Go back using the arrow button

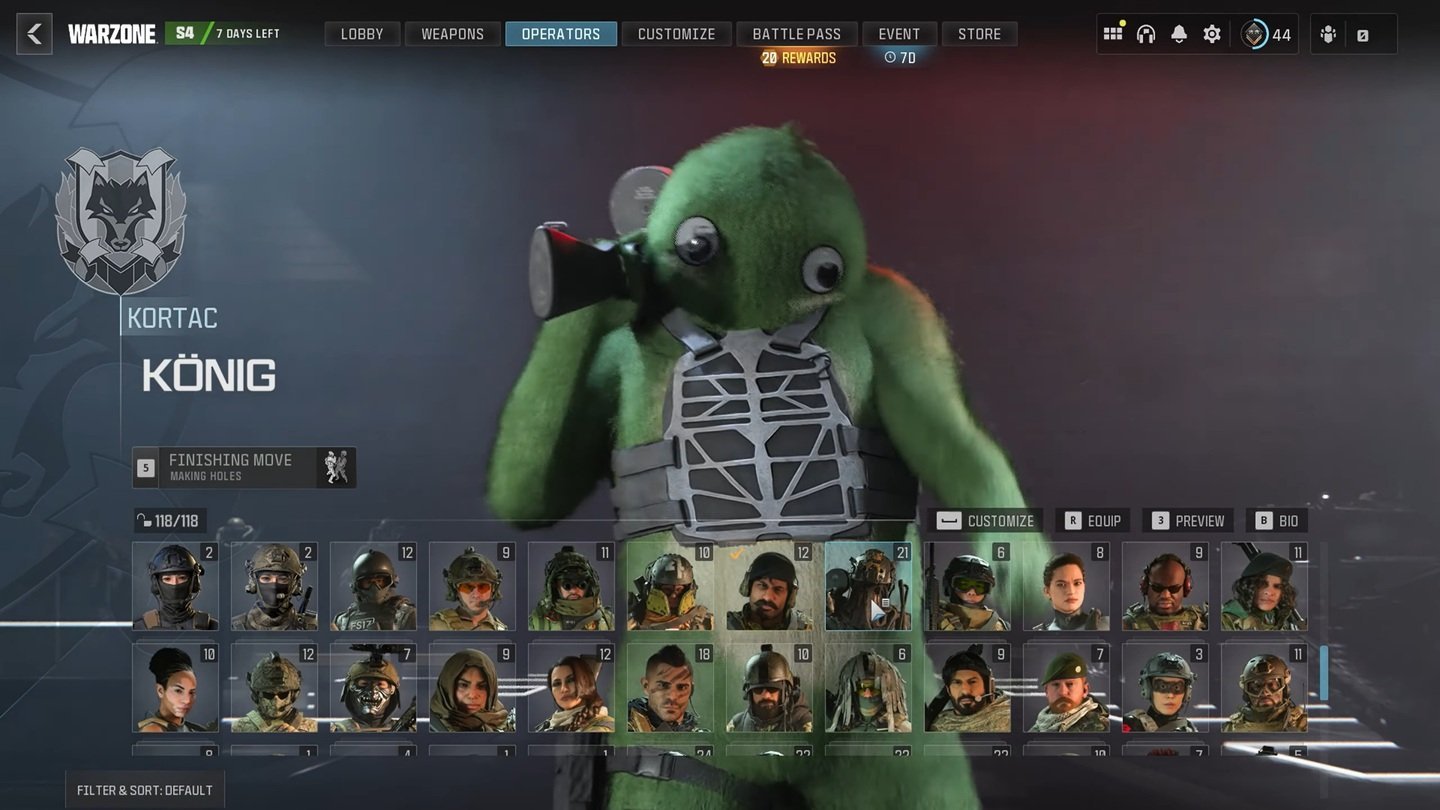pos(34,34)
